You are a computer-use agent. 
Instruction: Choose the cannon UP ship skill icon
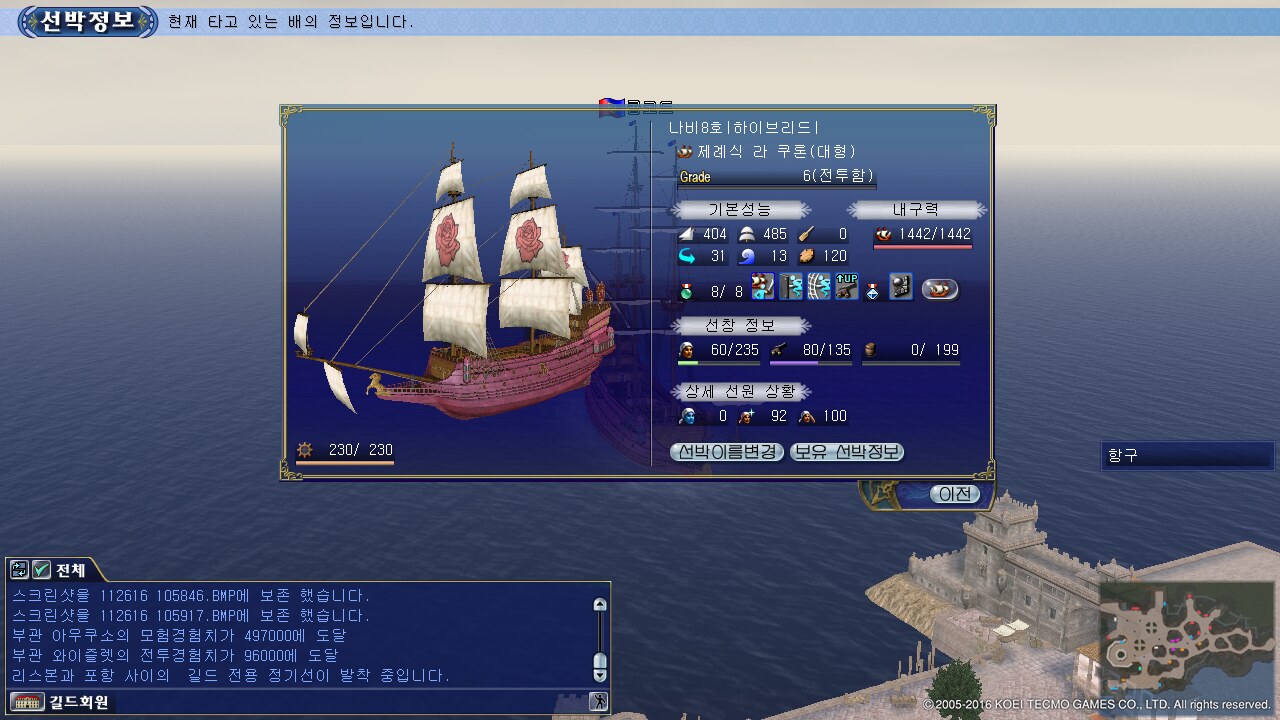click(847, 287)
